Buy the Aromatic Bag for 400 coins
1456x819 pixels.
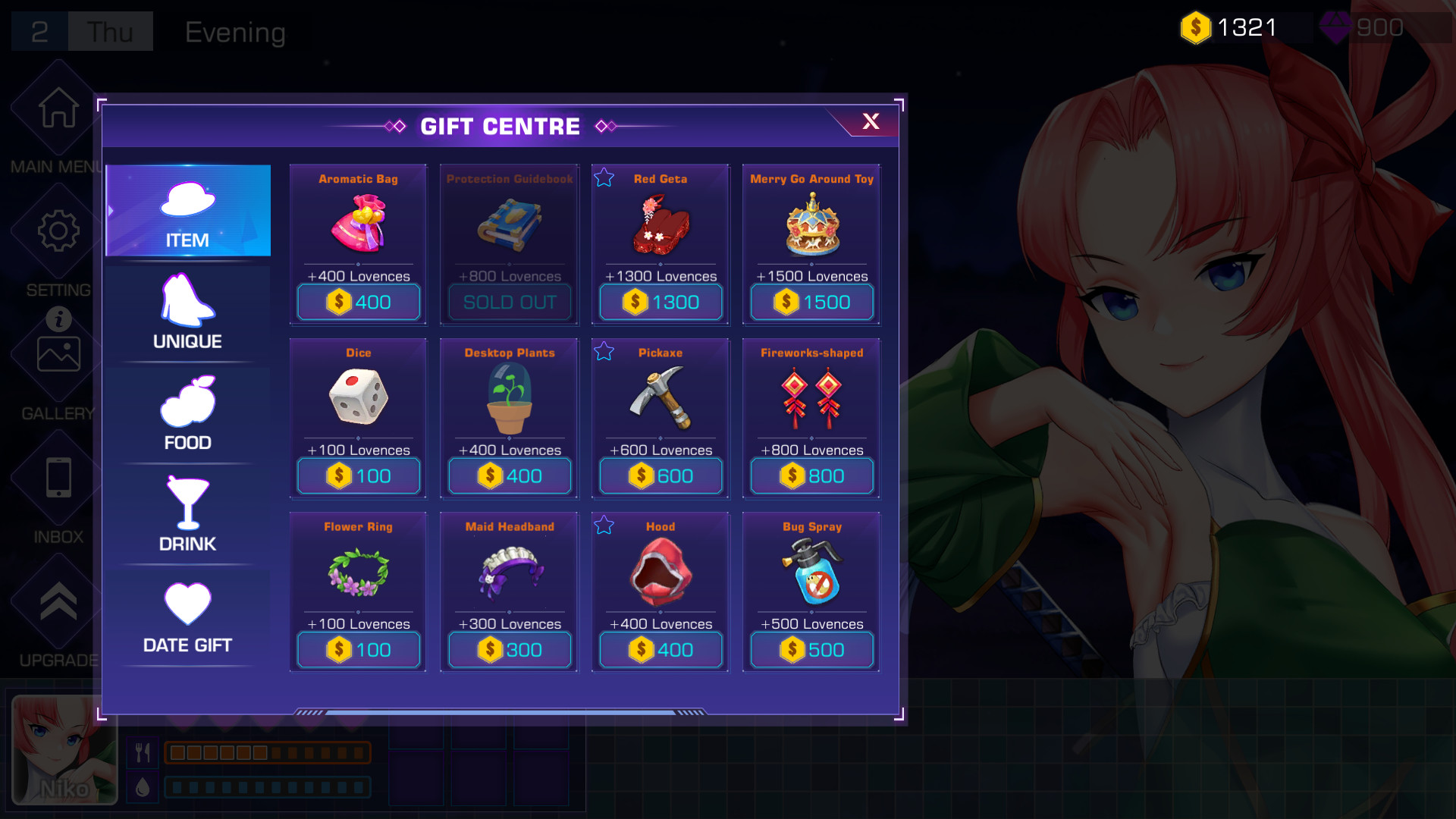point(358,302)
